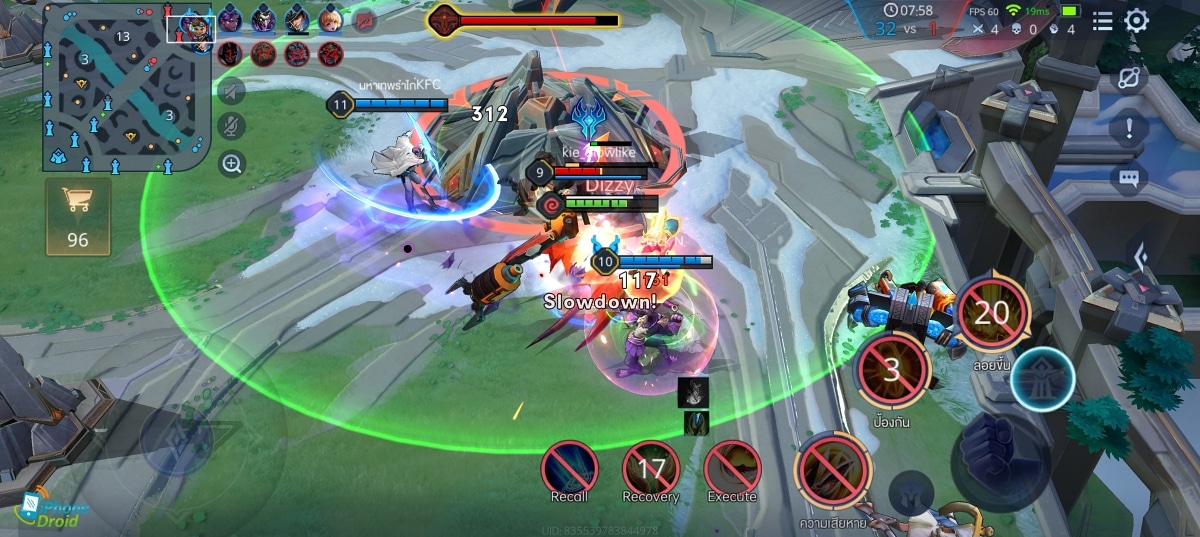This screenshot has width=1200, height=537.
Task: Open the settings gear
Action: (1137, 21)
